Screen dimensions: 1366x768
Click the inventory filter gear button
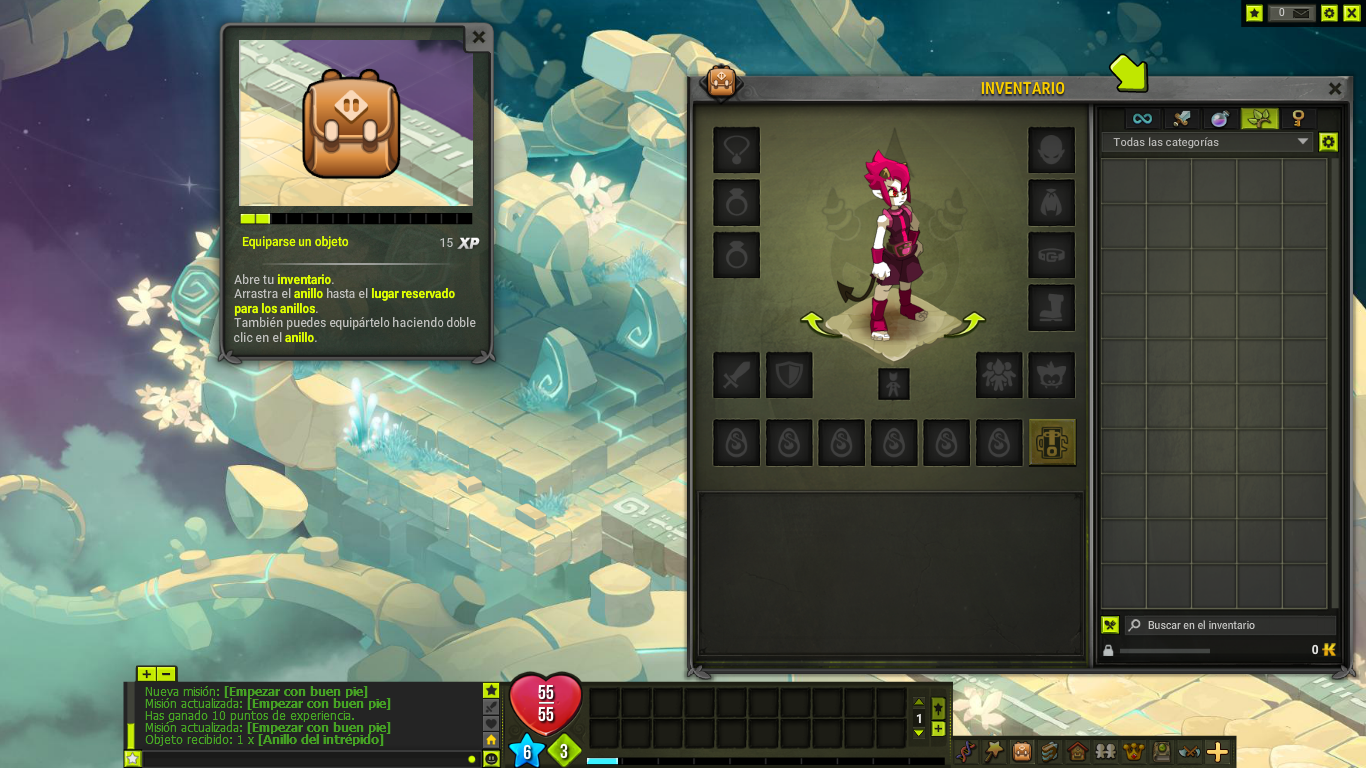pos(1328,142)
